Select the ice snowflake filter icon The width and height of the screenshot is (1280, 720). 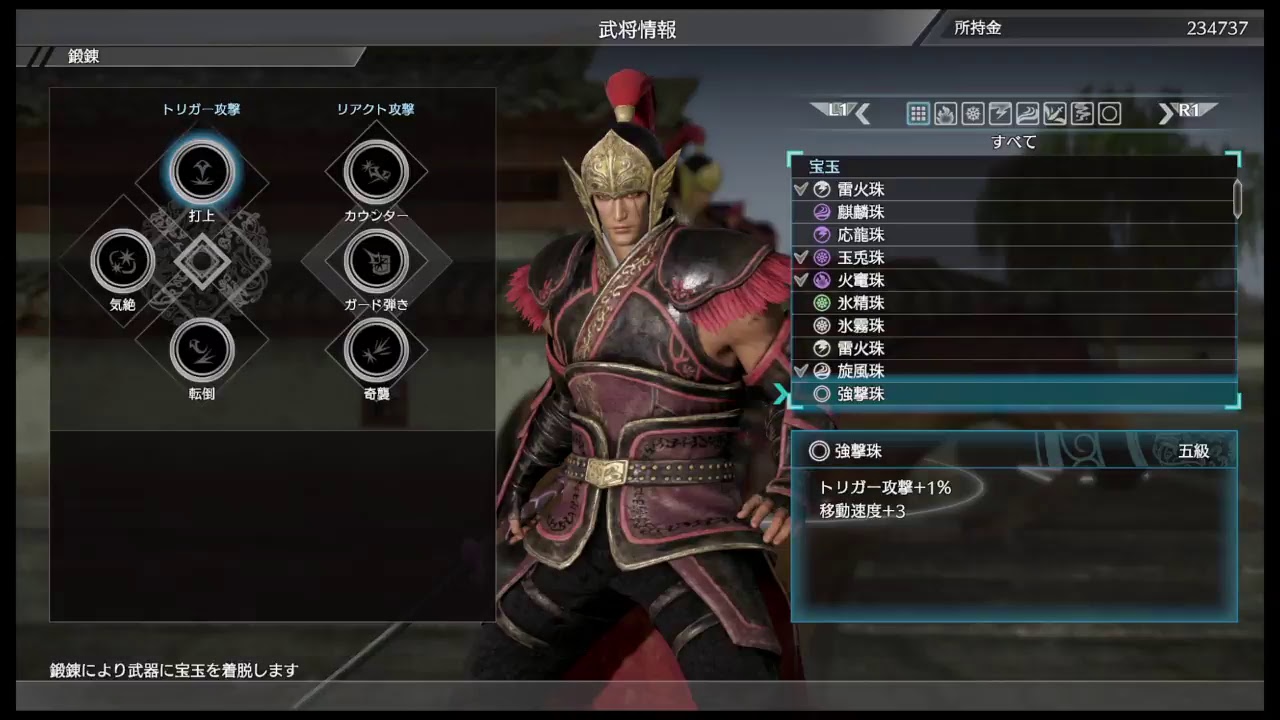coord(971,113)
